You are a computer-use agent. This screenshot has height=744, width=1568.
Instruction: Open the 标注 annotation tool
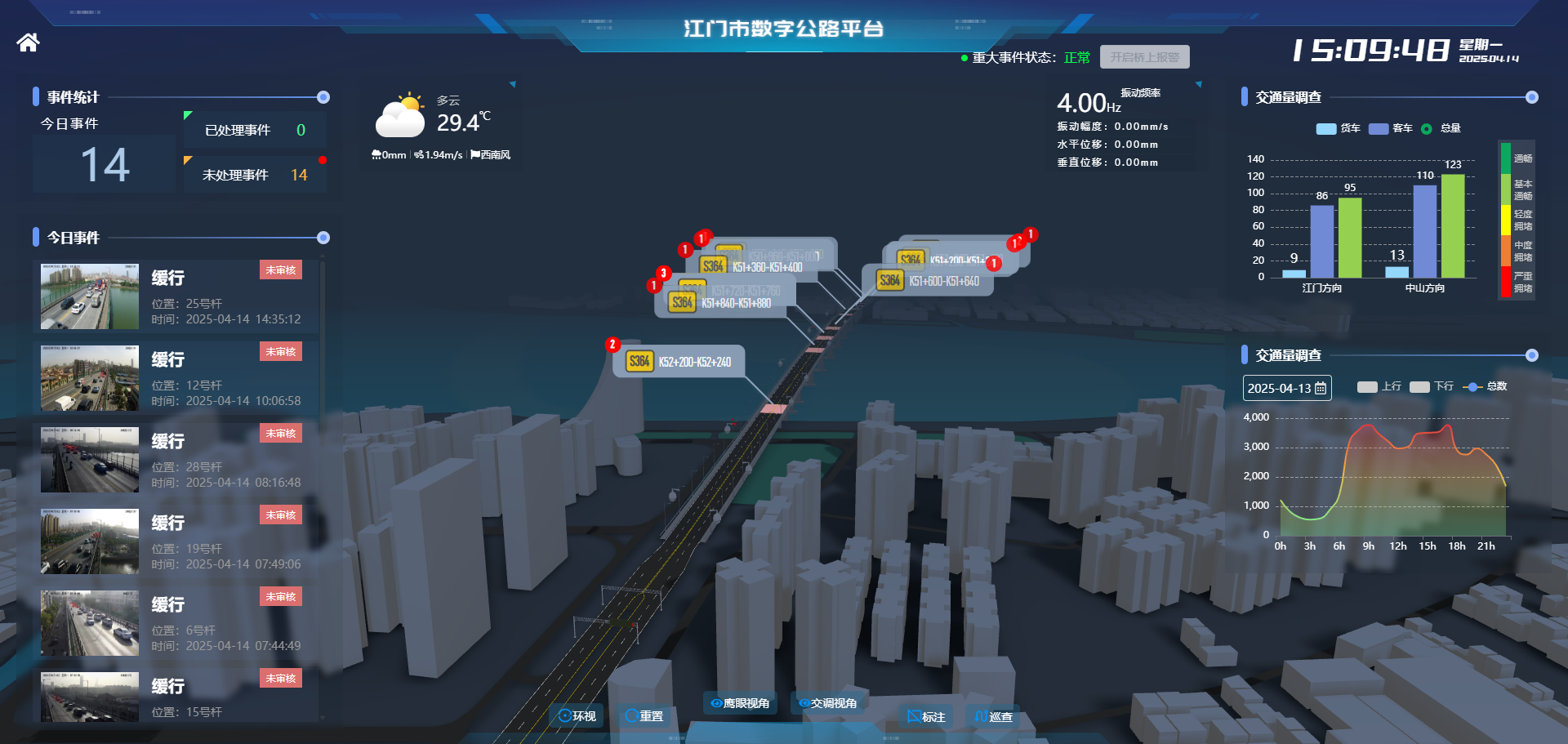pyautogui.click(x=925, y=717)
